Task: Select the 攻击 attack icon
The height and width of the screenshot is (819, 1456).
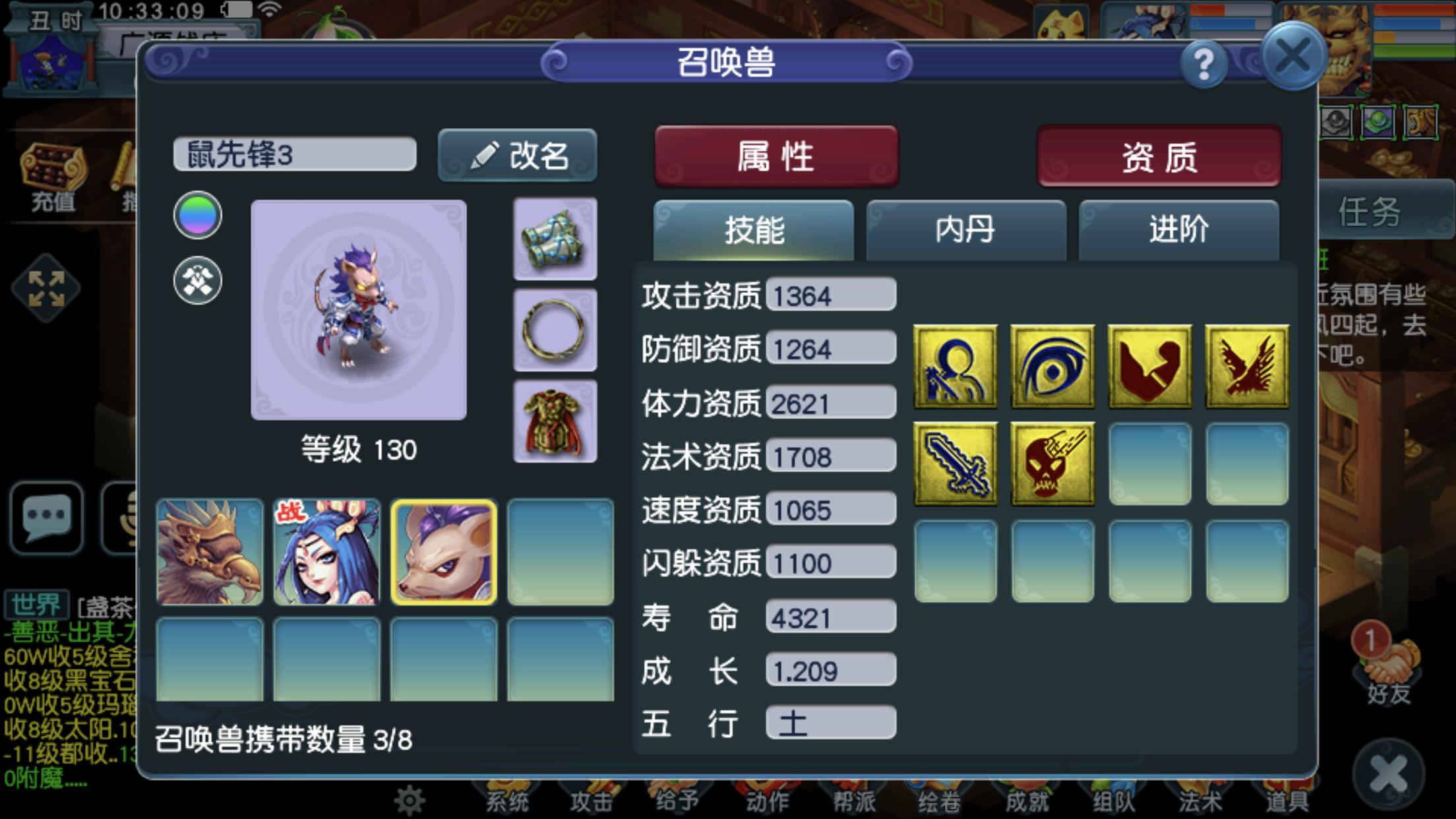Action: (x=592, y=803)
